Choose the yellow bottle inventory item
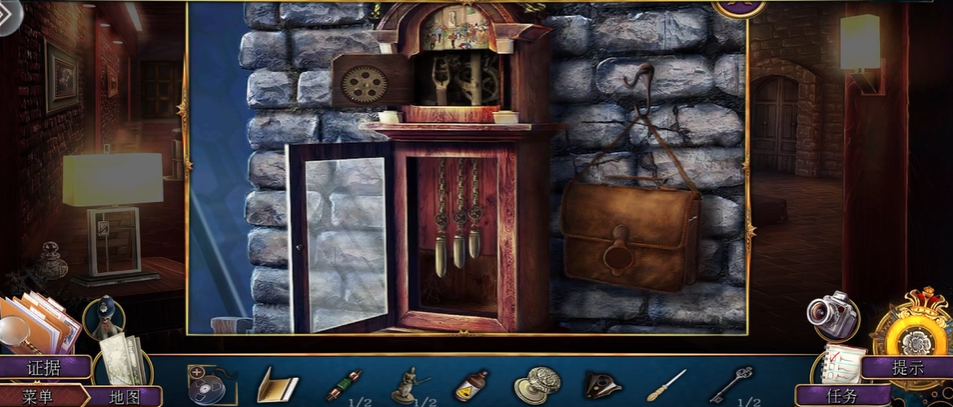Viewport: 953px width, 407px height. coord(471,384)
